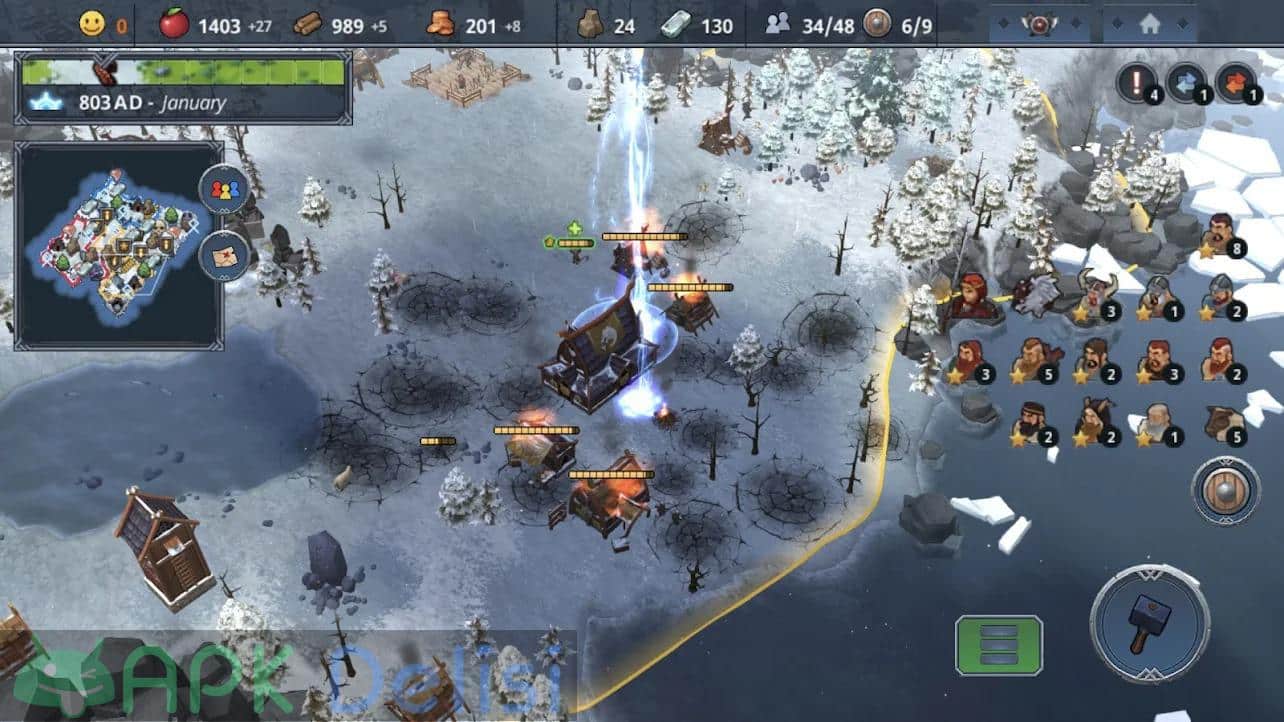Viewport: 1284px width, 722px height.
Task: Click the 803 AD January calendar panel
Action: 183,88
